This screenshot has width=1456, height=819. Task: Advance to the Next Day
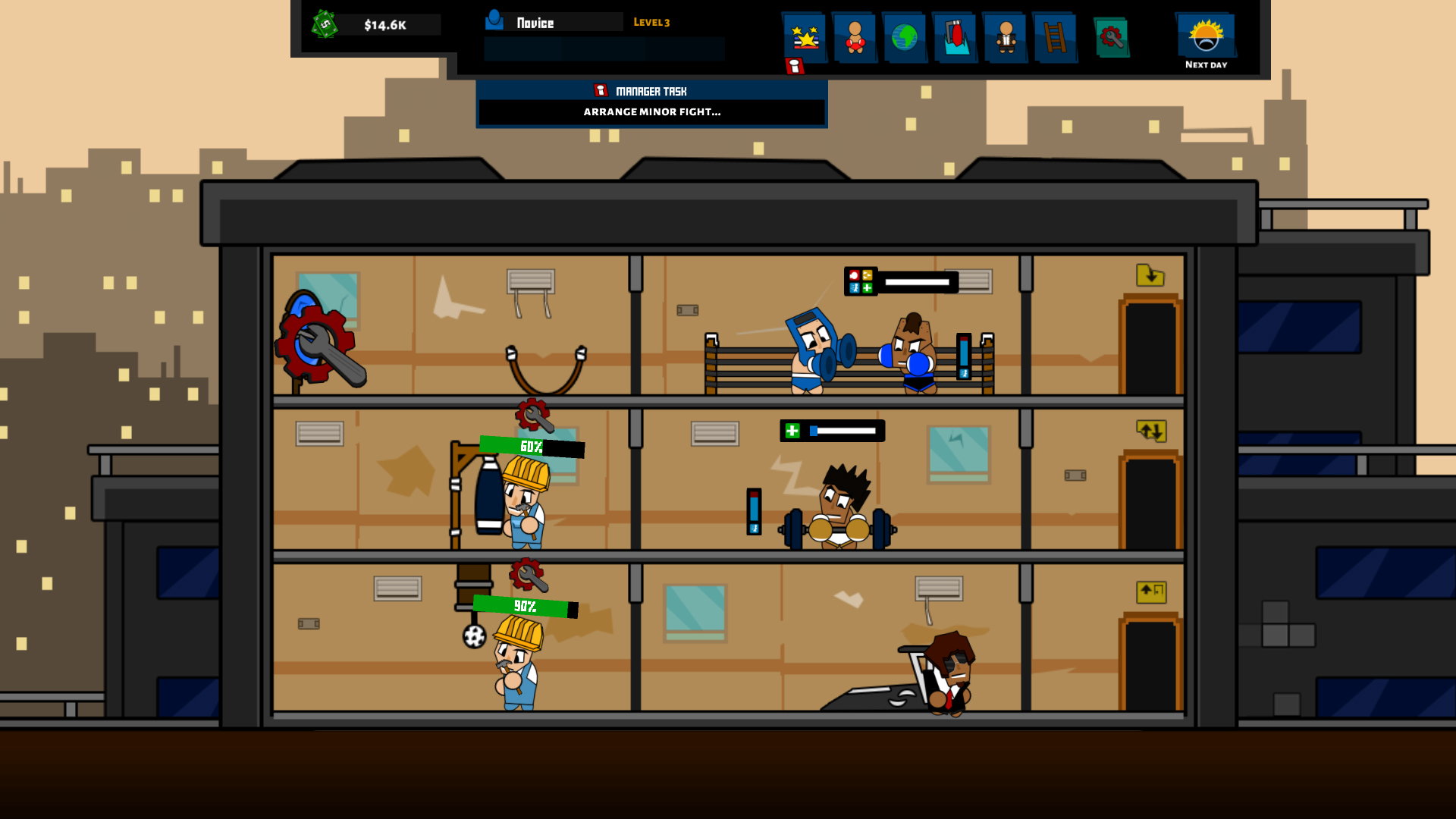pyautogui.click(x=1206, y=40)
